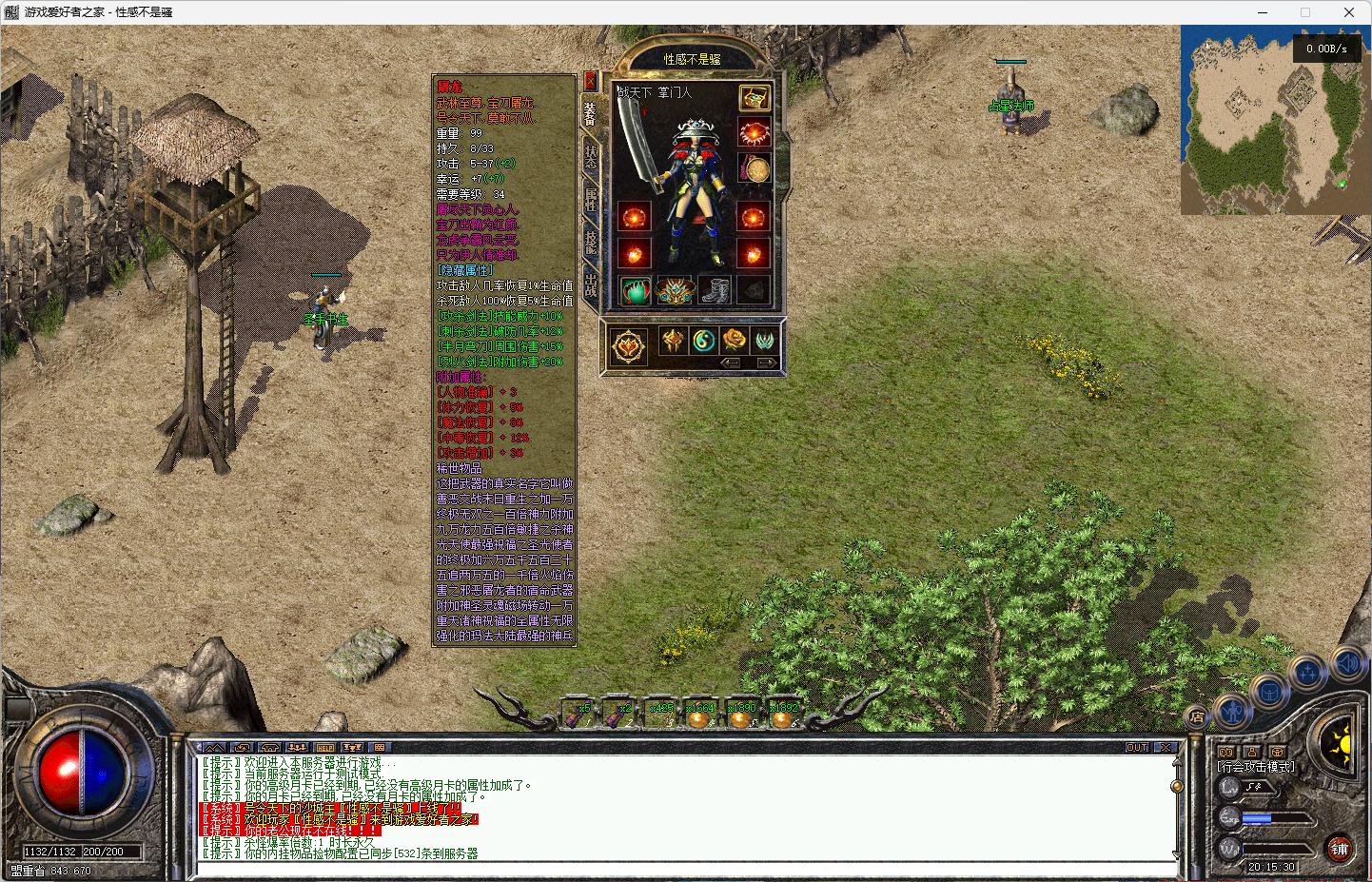Click the ornate belt equipment slot
The height and width of the screenshot is (882, 1372).
coord(675,290)
